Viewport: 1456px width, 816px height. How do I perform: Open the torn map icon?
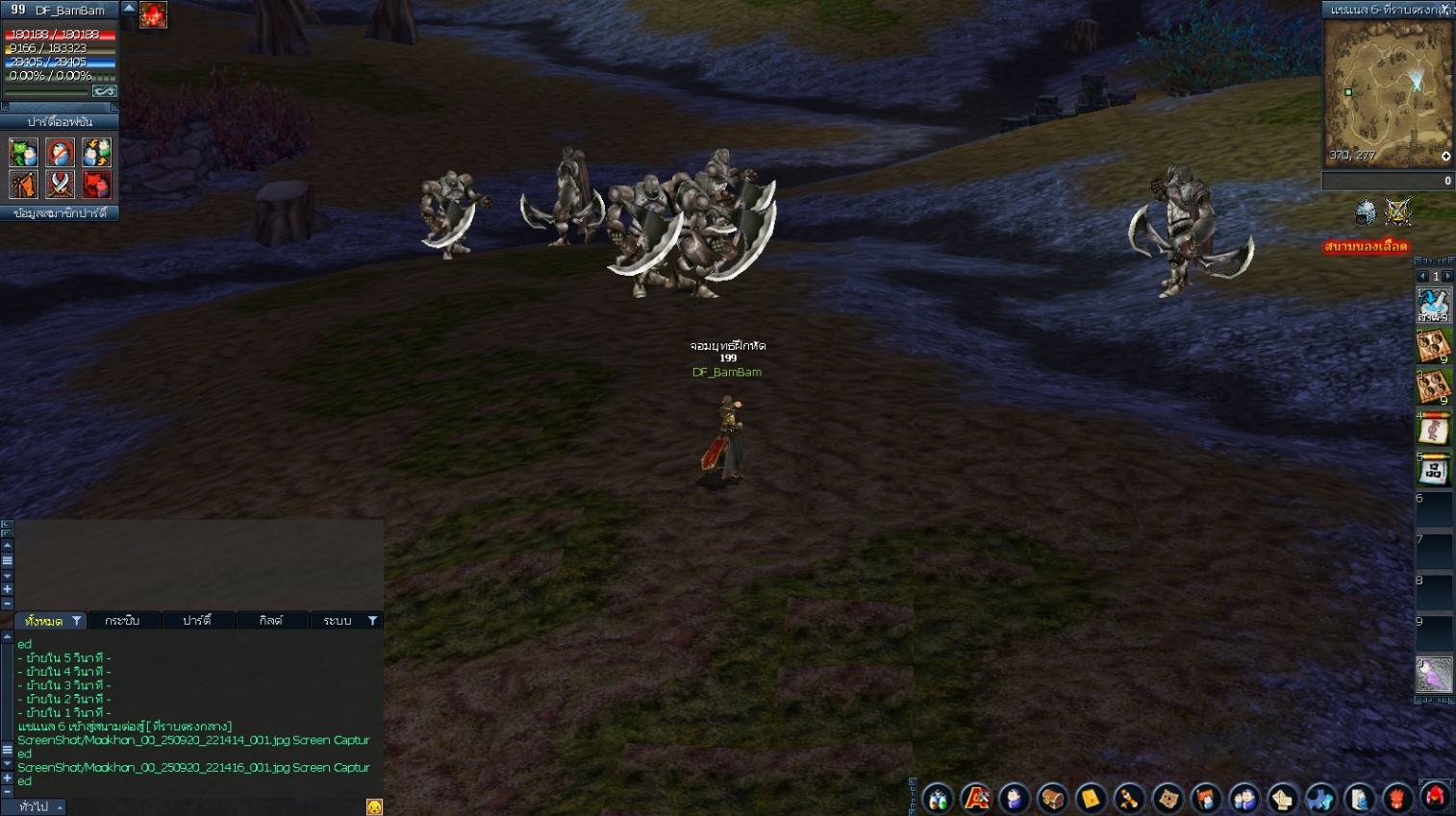pos(1167,799)
